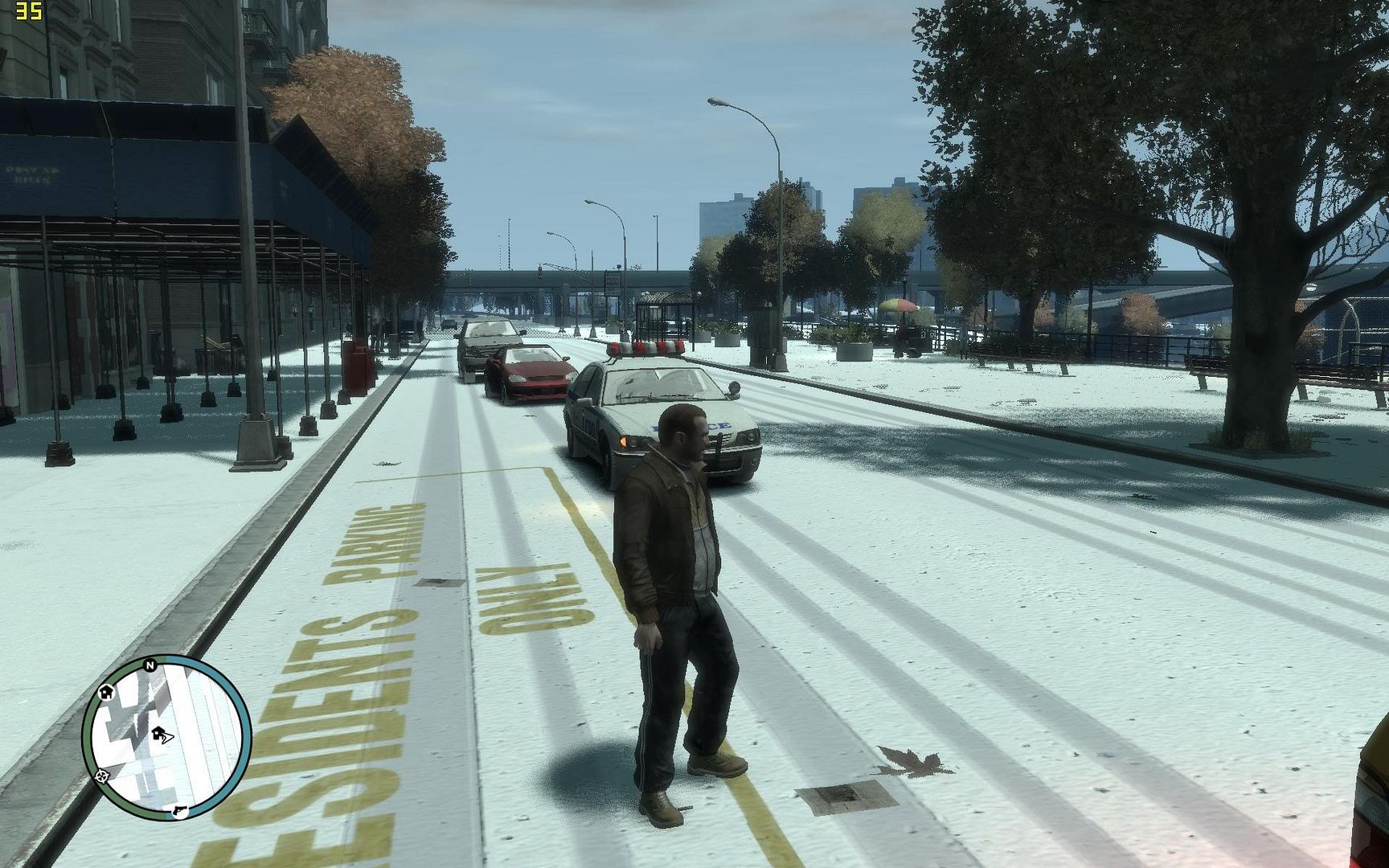Click the north N compass marker
Viewport: 1389px width, 868px height.
tap(150, 665)
